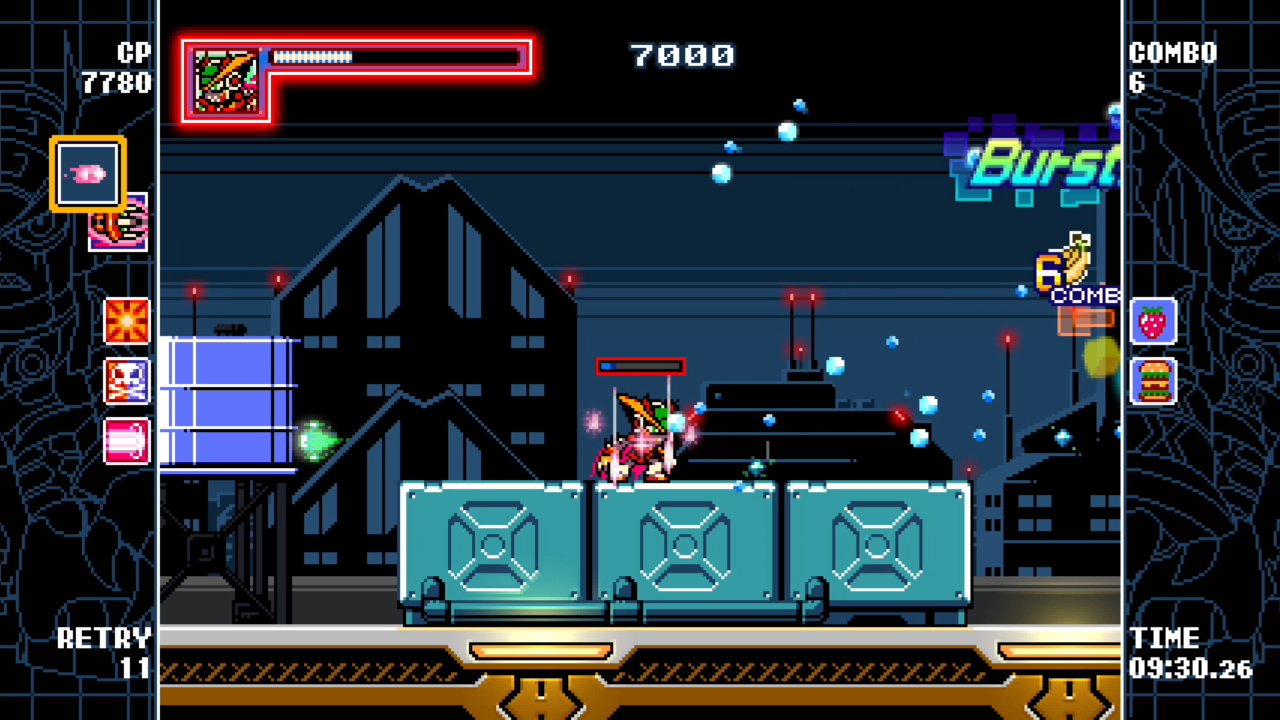Click the green energy projectile near the water tower

[x=318, y=440]
